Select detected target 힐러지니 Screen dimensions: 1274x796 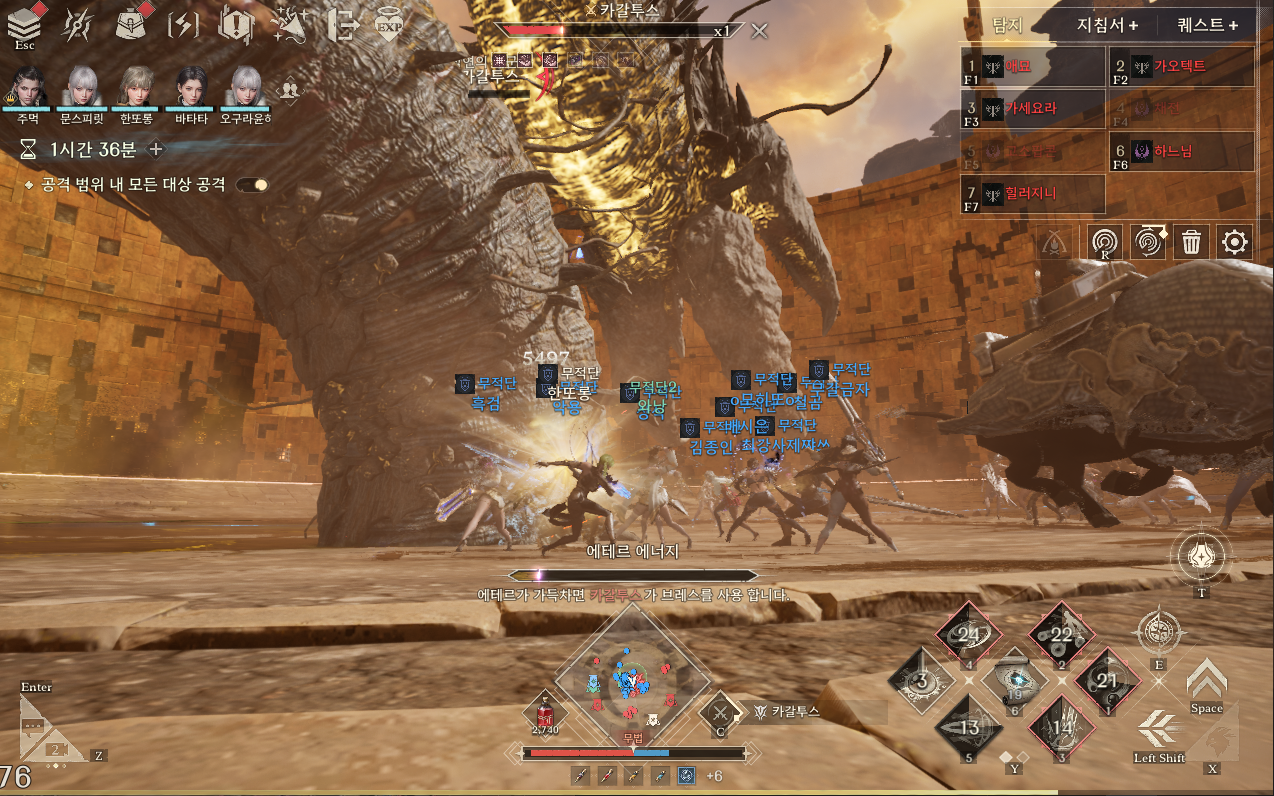(1032, 194)
